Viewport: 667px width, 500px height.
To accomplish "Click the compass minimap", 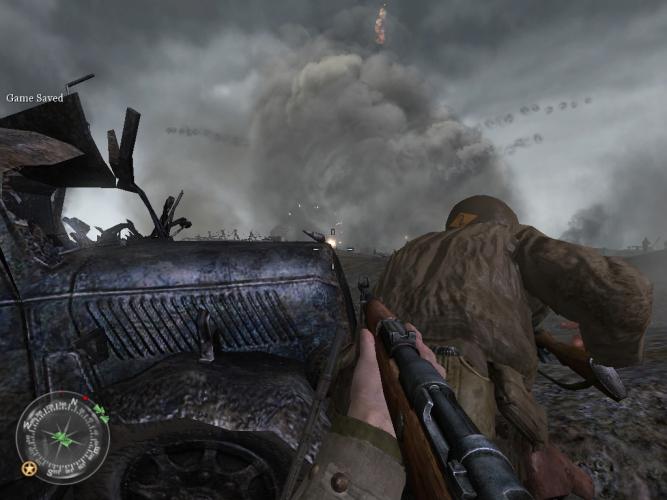I will tap(63, 438).
